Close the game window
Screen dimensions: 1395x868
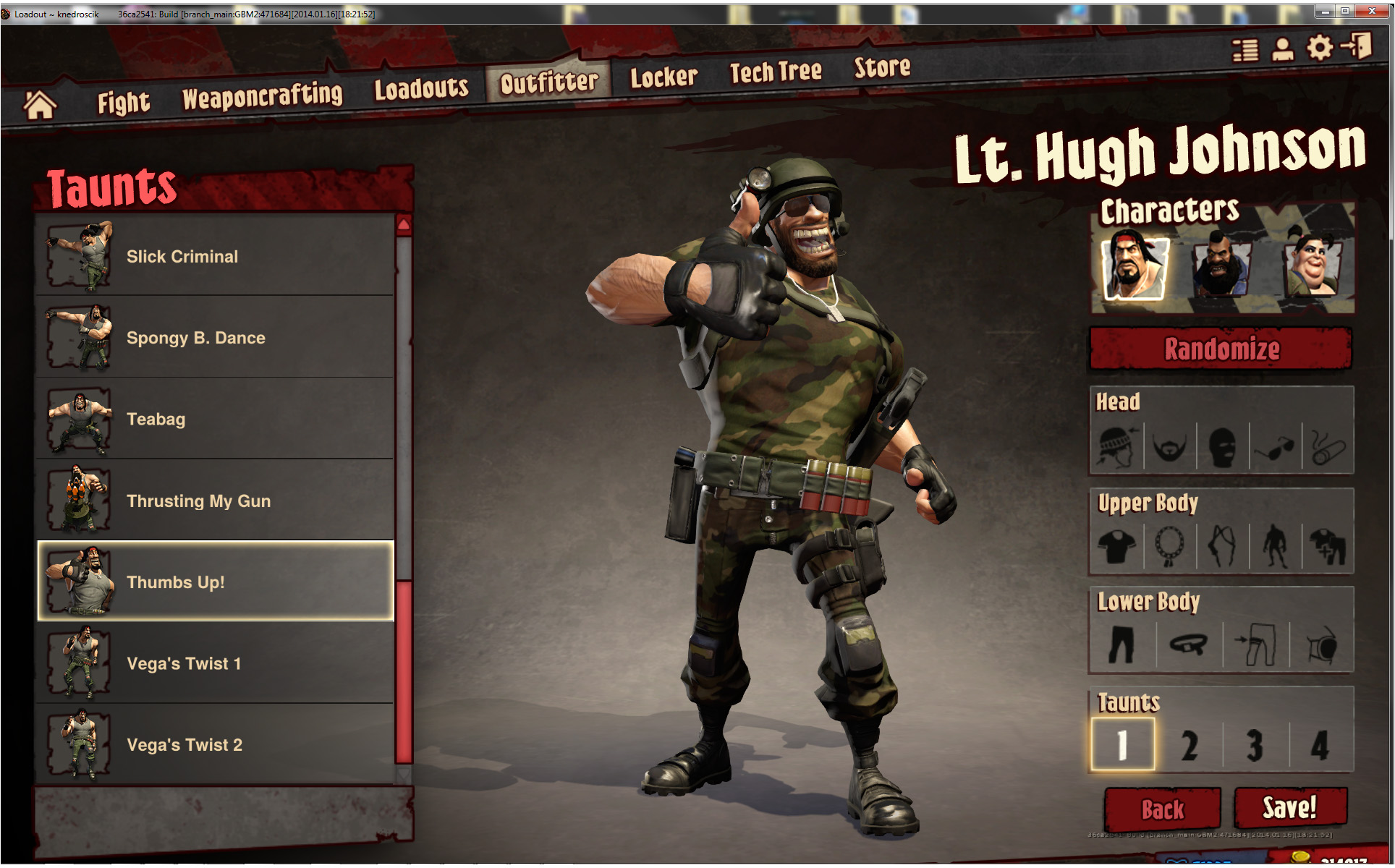1372,11
